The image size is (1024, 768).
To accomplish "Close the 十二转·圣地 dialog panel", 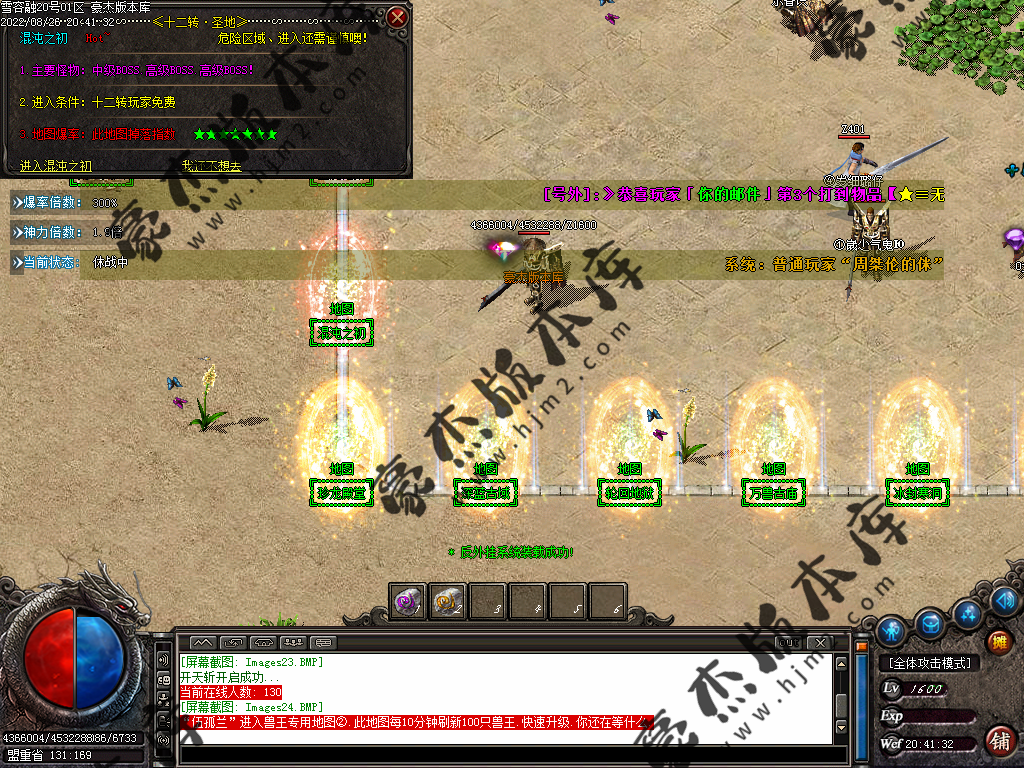I will pos(397,17).
